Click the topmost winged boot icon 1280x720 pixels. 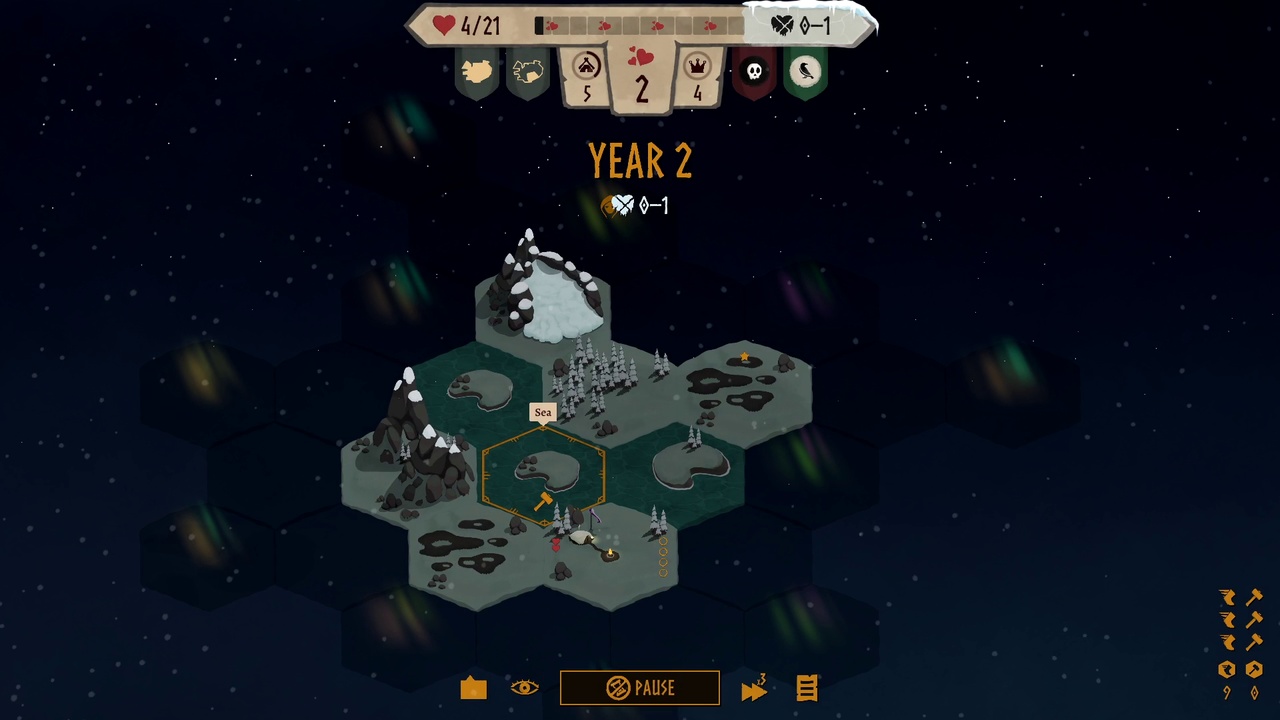coord(1228,597)
